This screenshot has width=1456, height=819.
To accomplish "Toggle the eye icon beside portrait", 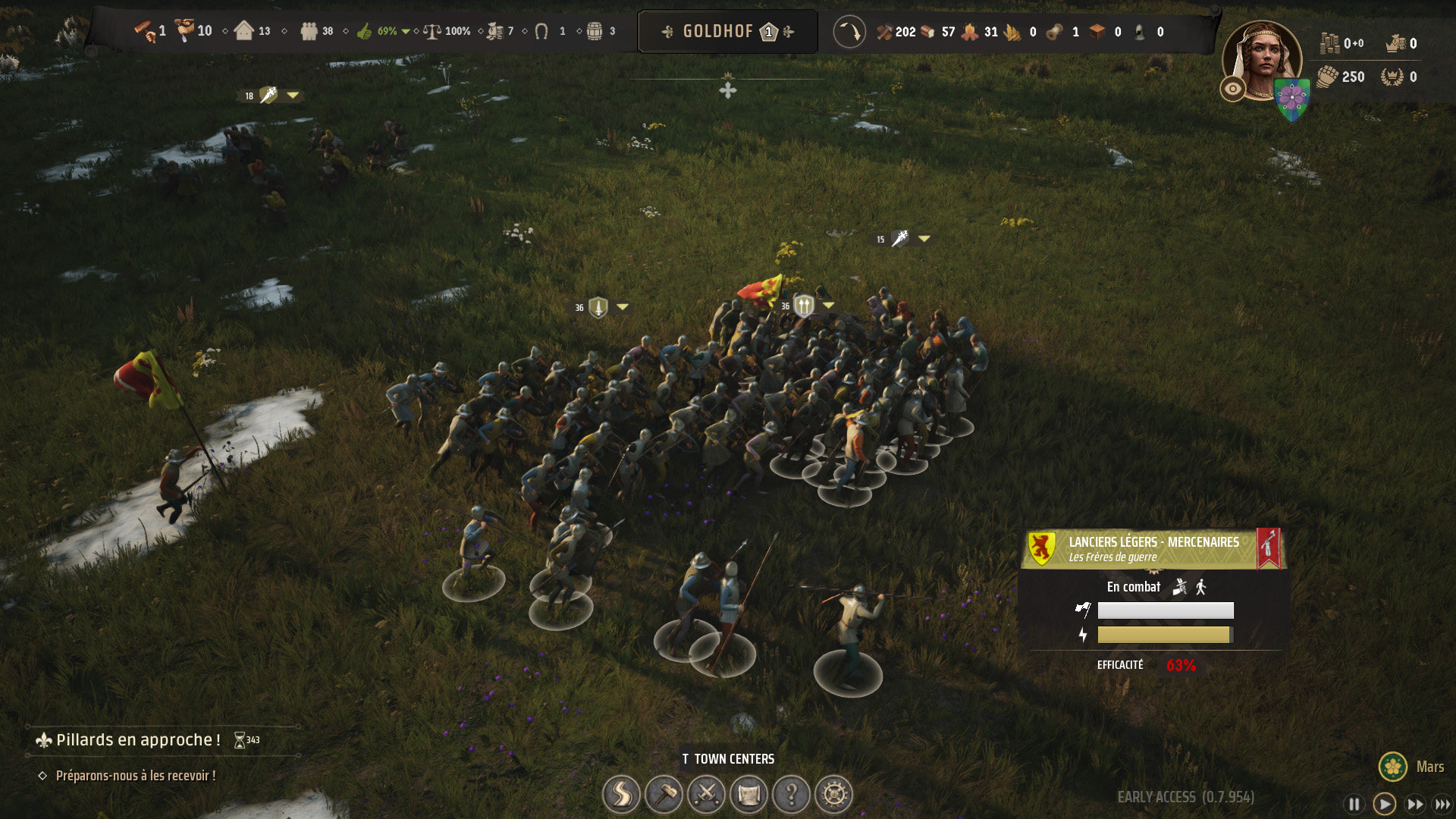I will 1233,89.
